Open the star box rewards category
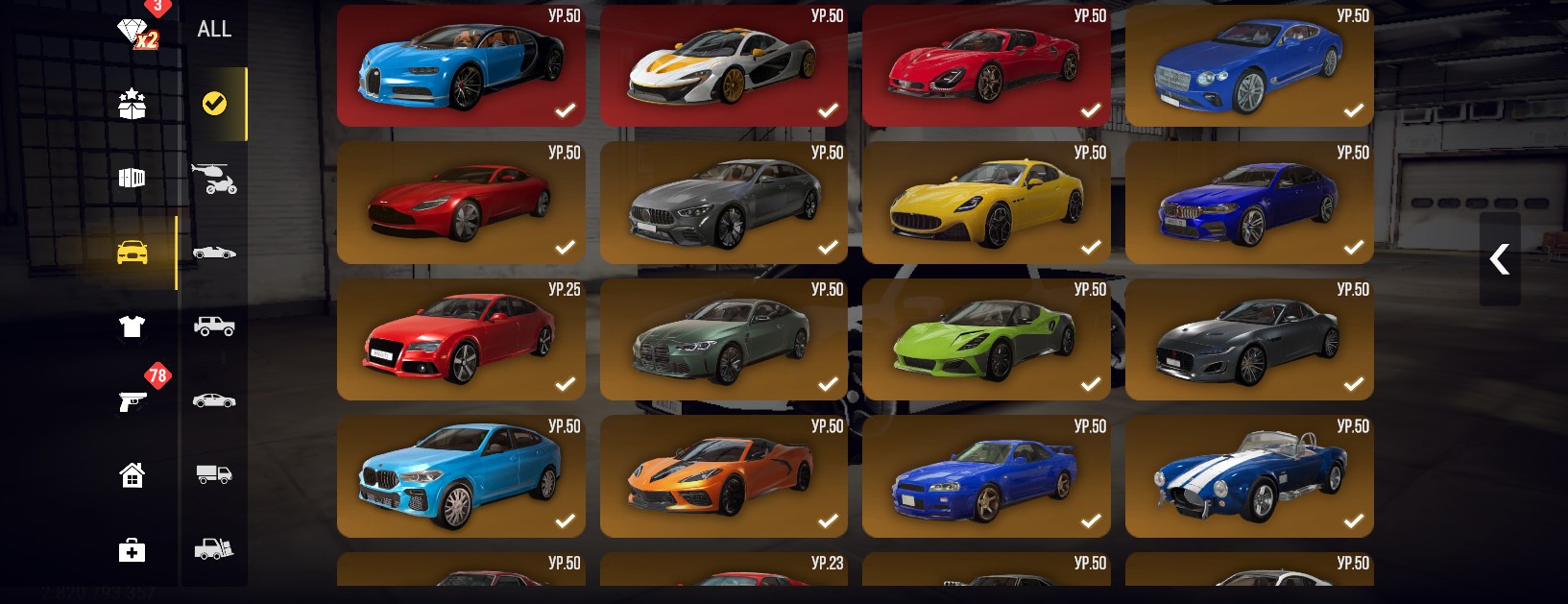 (x=132, y=104)
